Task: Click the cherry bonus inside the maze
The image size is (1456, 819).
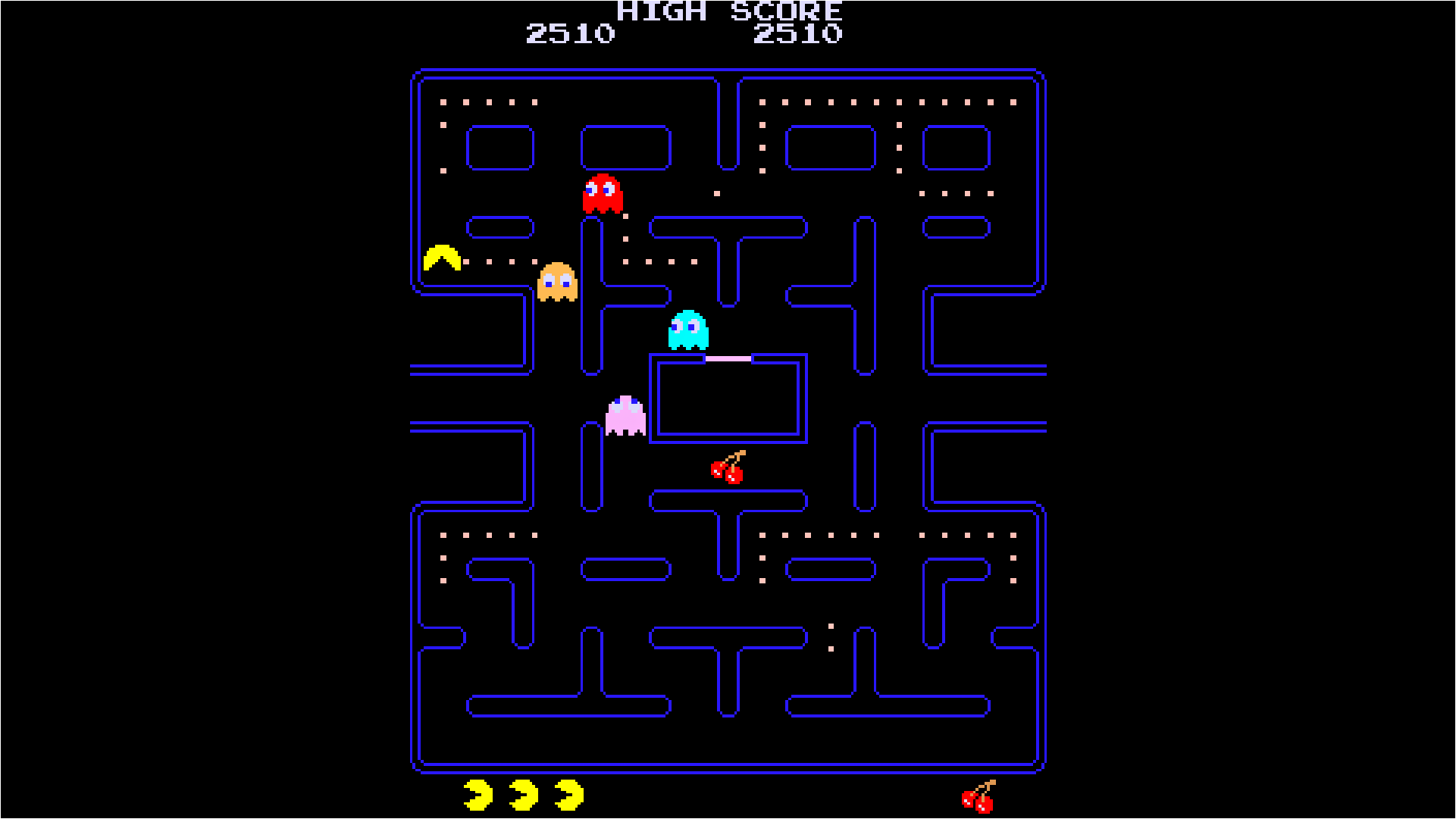Action: tap(727, 470)
